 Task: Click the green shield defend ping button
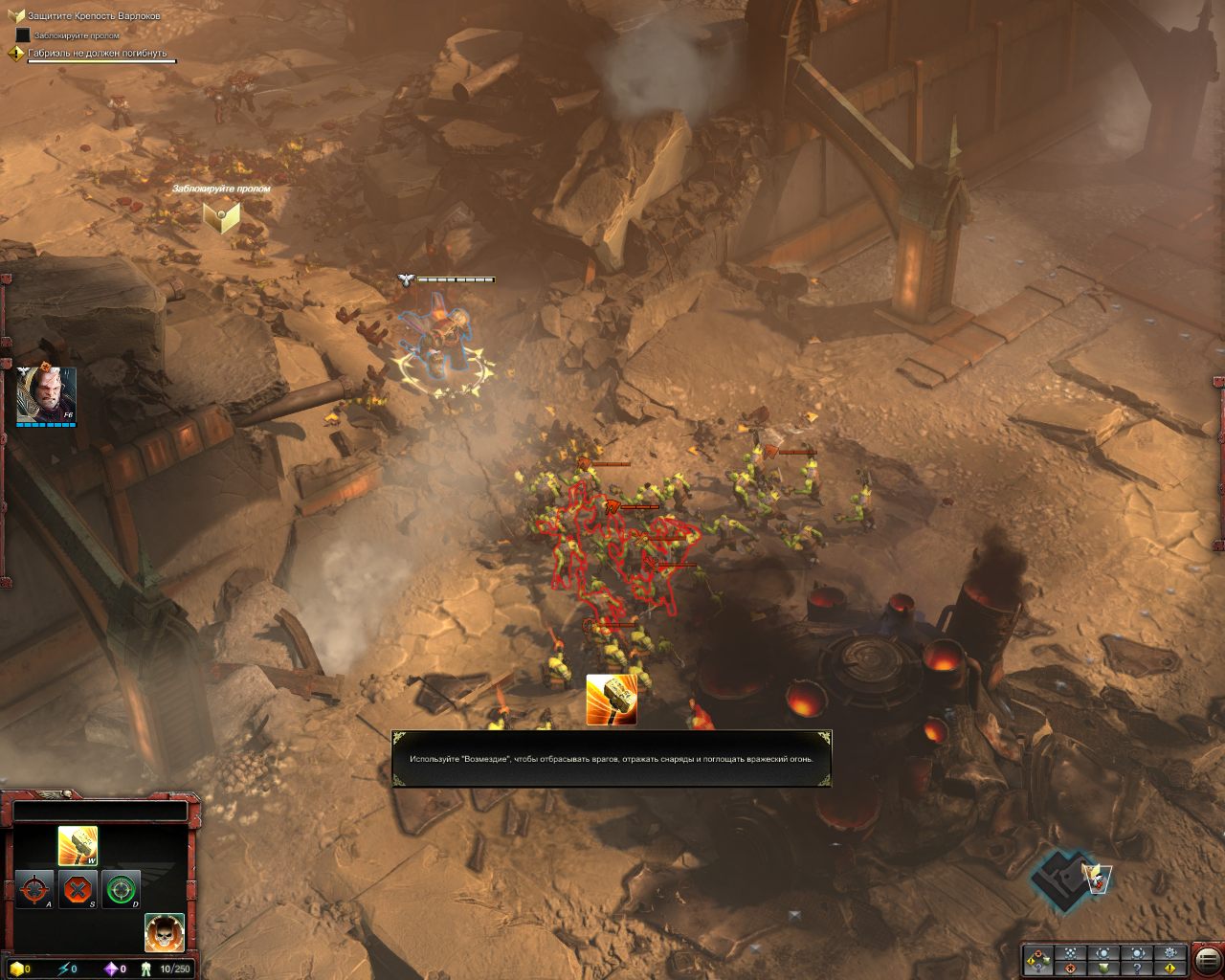click(1103, 969)
